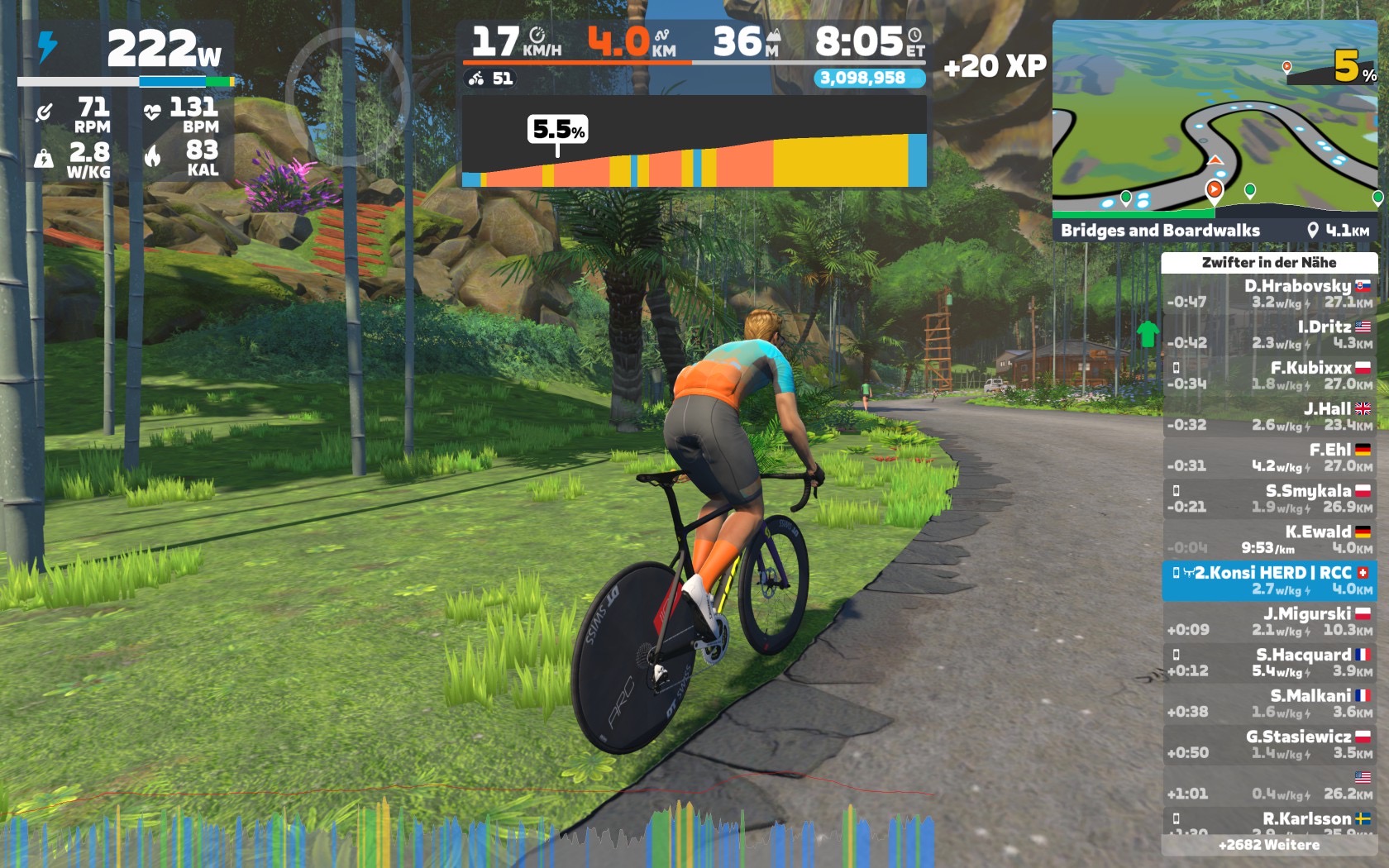
Task: Choose I.Dritz from the nearby Zwifters
Action: click(x=1269, y=335)
